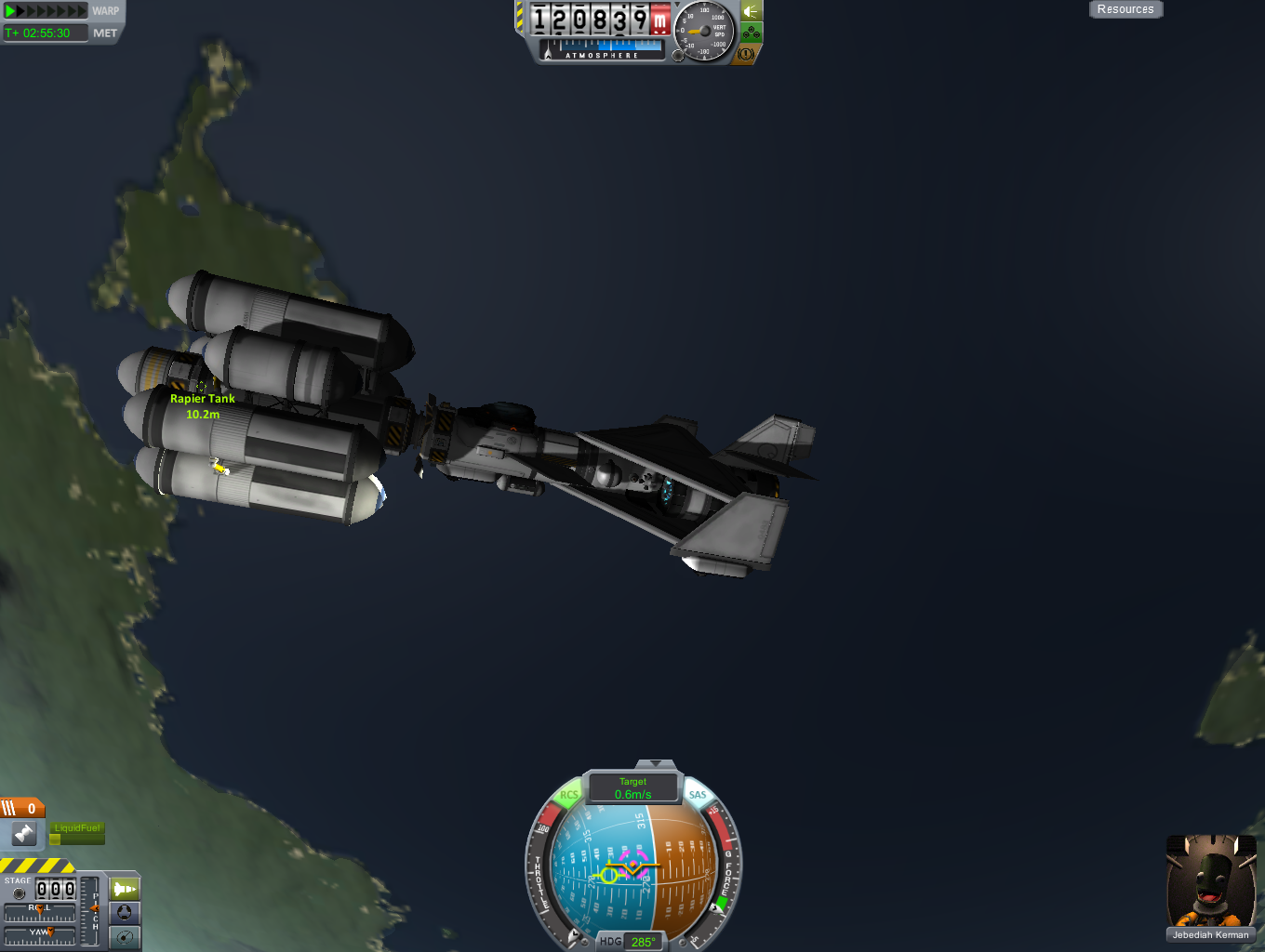Open the map view button
This screenshot has width=1265, height=952.
(124, 937)
